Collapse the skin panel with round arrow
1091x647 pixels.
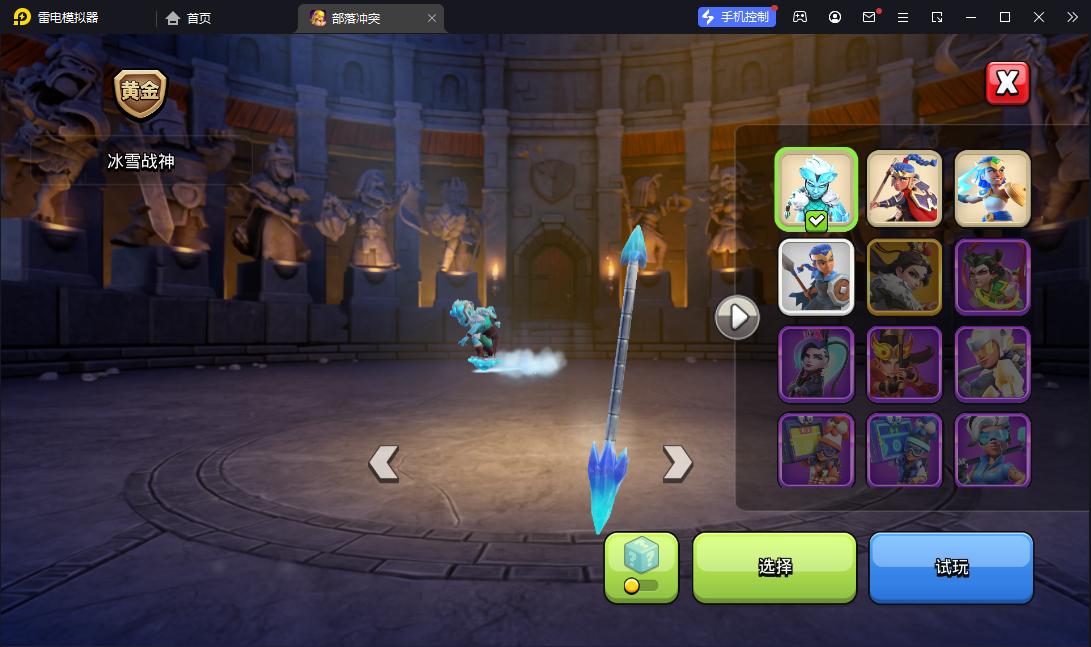pyautogui.click(x=737, y=317)
